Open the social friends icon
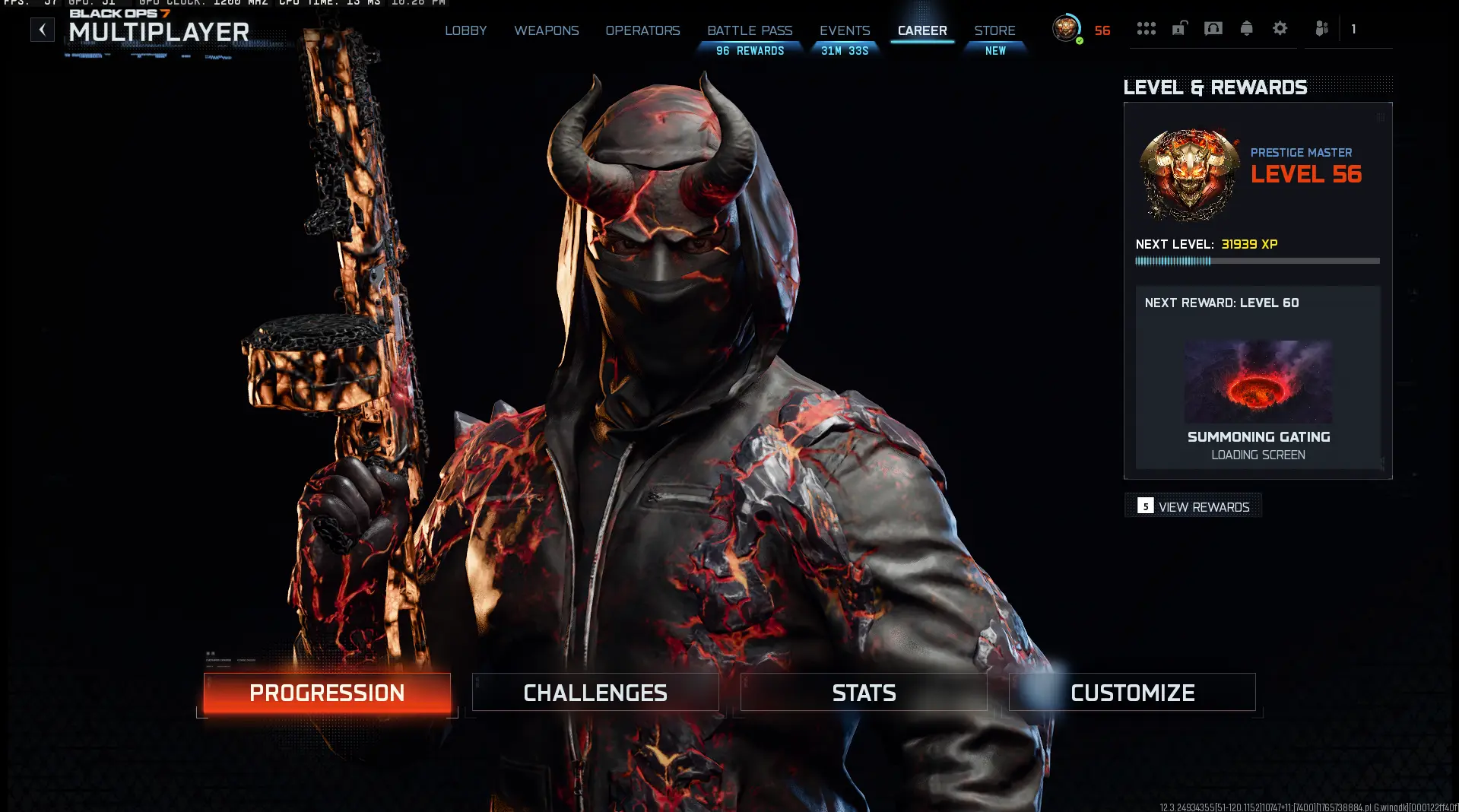This screenshot has height=812, width=1459. (1321, 28)
